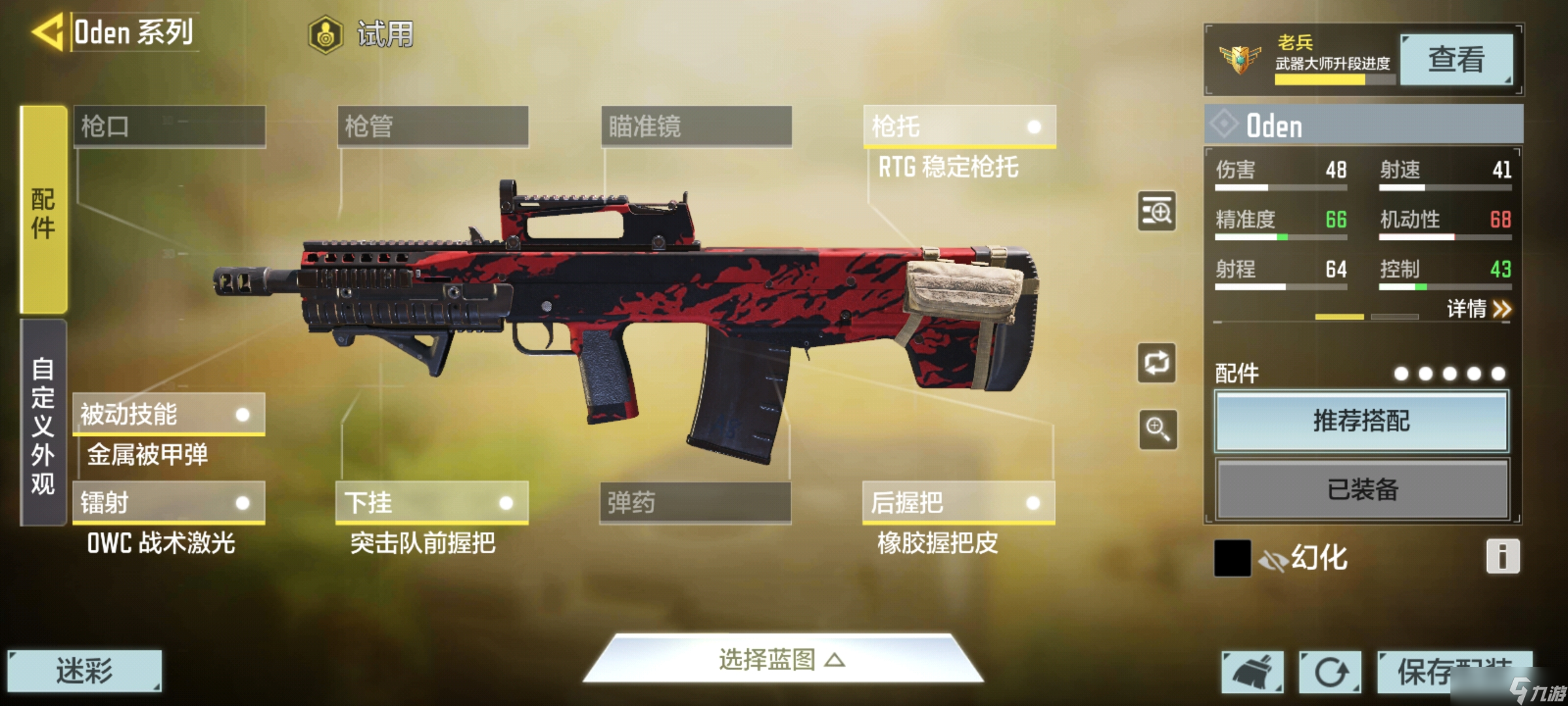Choose 推荐搭配 recommended loadout
The image size is (1568, 706).
pyautogui.click(x=1362, y=421)
